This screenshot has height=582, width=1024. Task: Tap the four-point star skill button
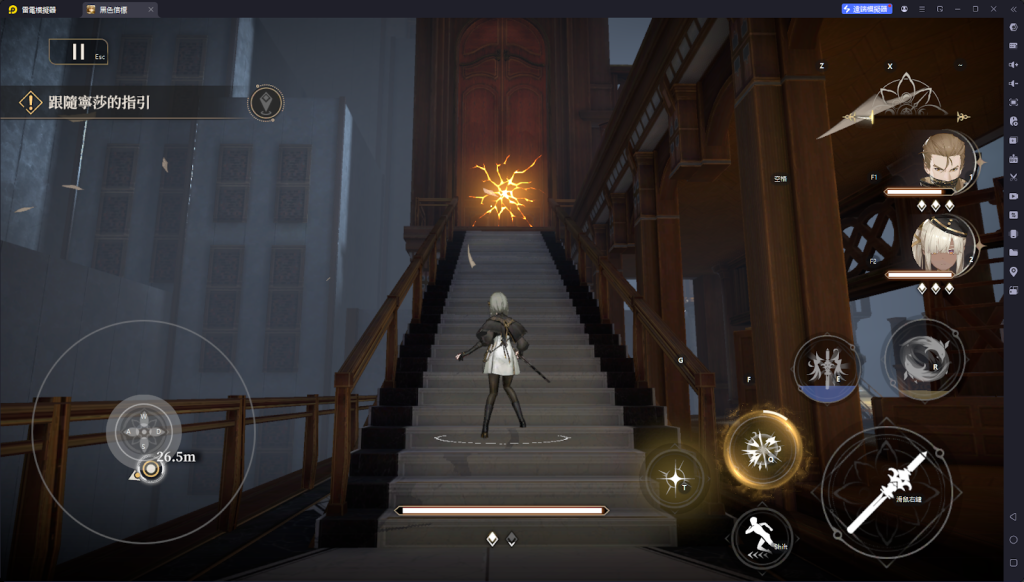[x=675, y=479]
